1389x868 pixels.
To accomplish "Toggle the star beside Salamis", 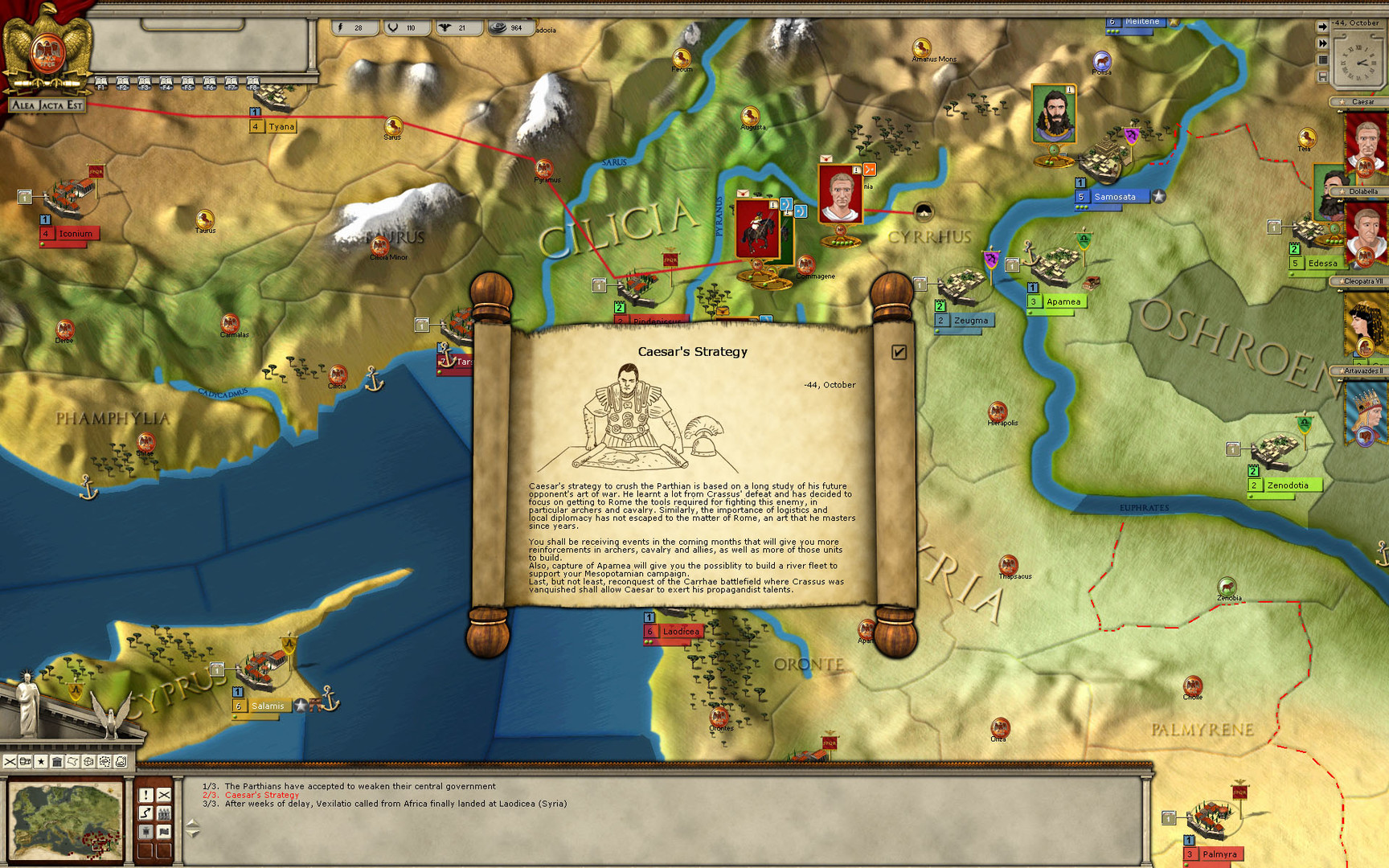I will (299, 706).
